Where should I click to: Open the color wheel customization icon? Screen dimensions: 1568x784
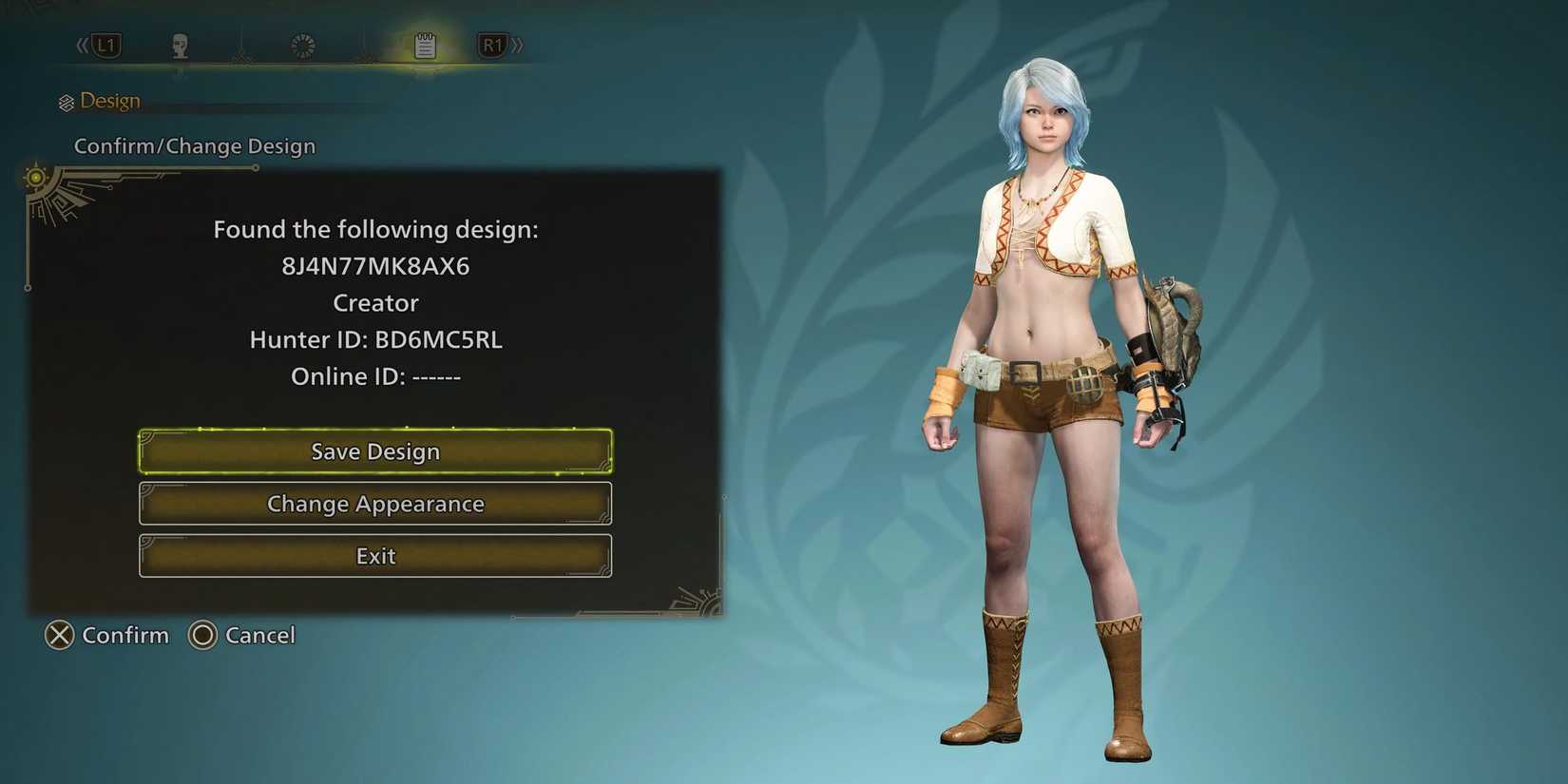(301, 45)
